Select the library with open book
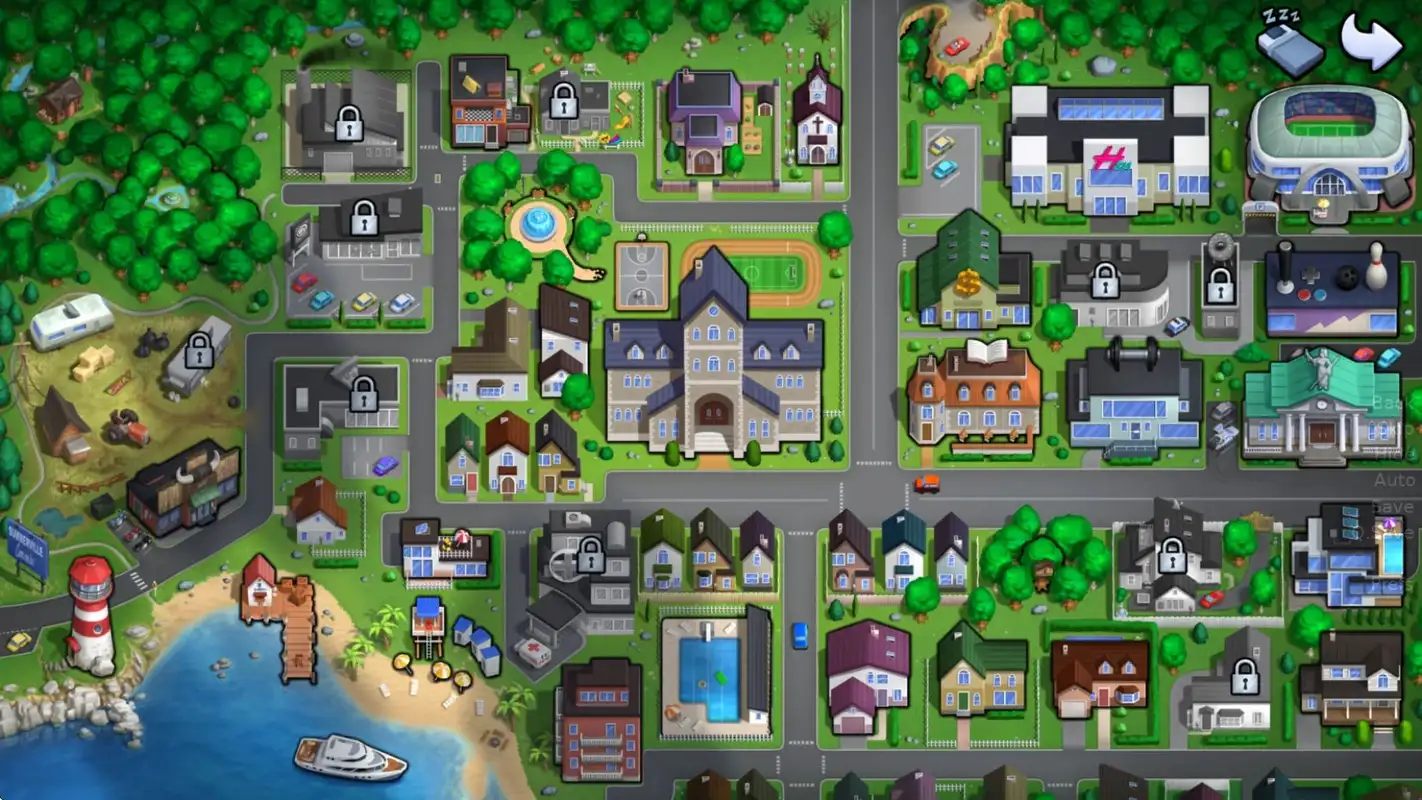The width and height of the screenshot is (1422, 800). [974, 394]
